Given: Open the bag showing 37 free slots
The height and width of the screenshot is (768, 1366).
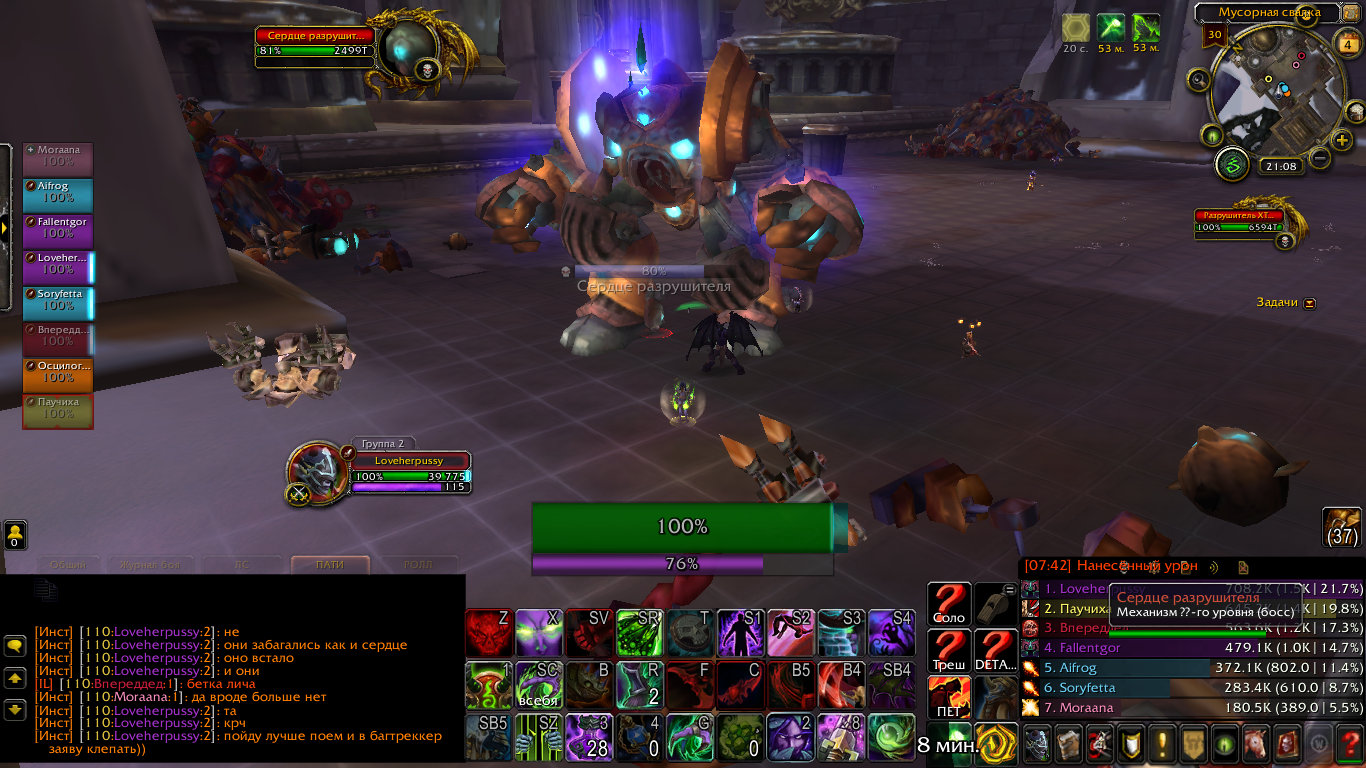Looking at the screenshot, I should (x=1342, y=527).
